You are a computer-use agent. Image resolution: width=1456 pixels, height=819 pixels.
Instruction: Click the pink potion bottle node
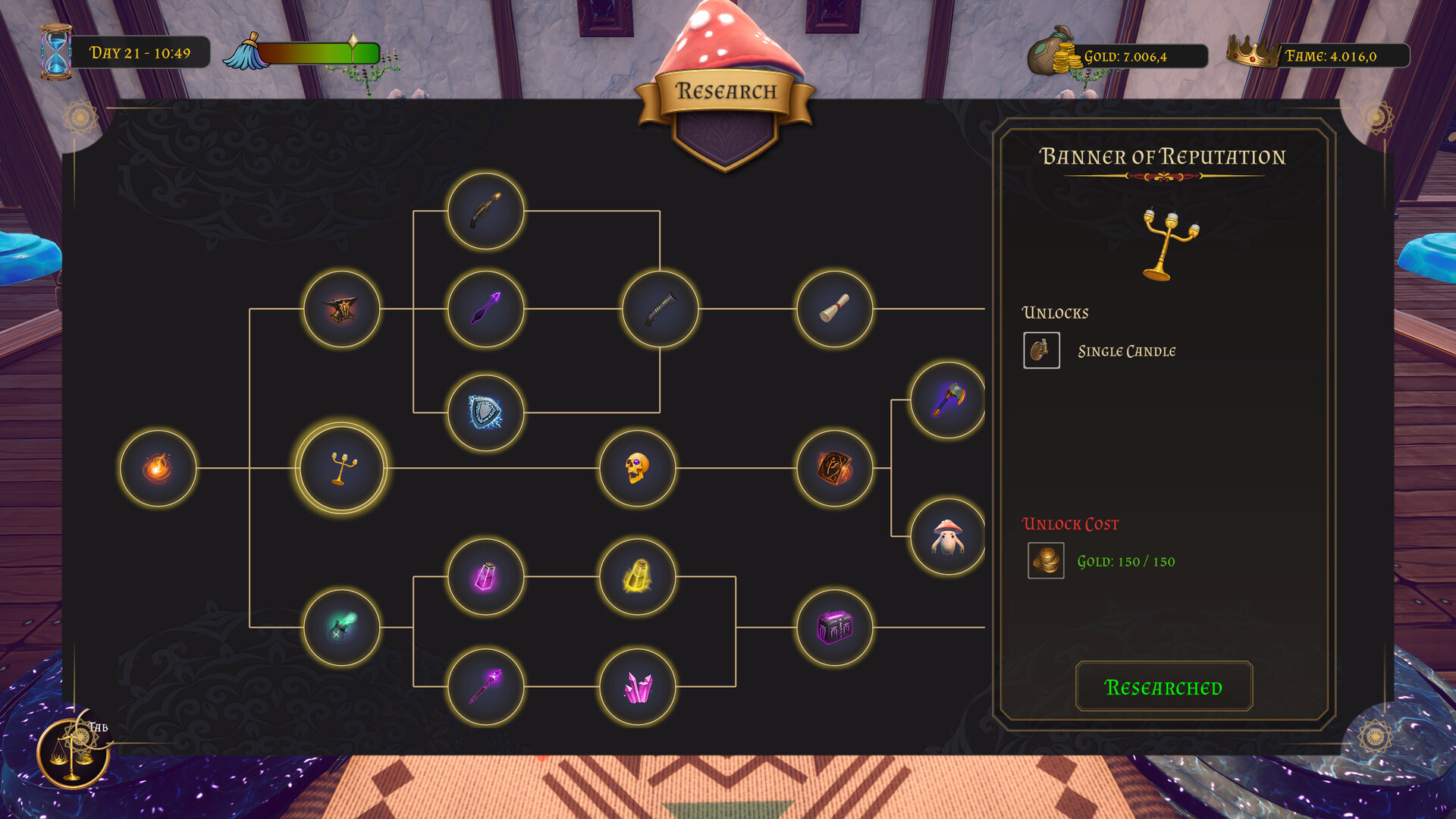coord(485,576)
